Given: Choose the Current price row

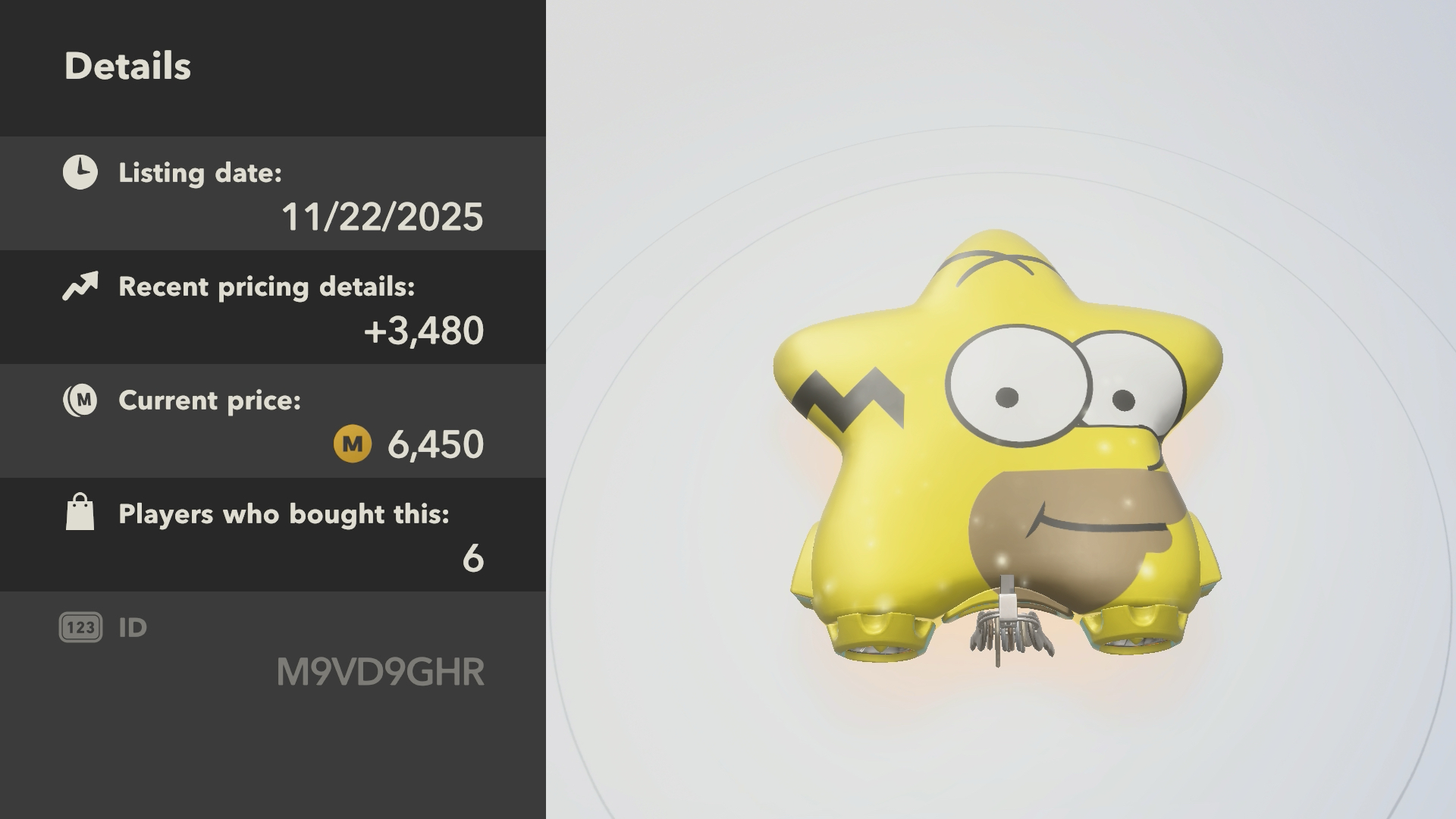Looking at the screenshot, I should tap(273, 422).
